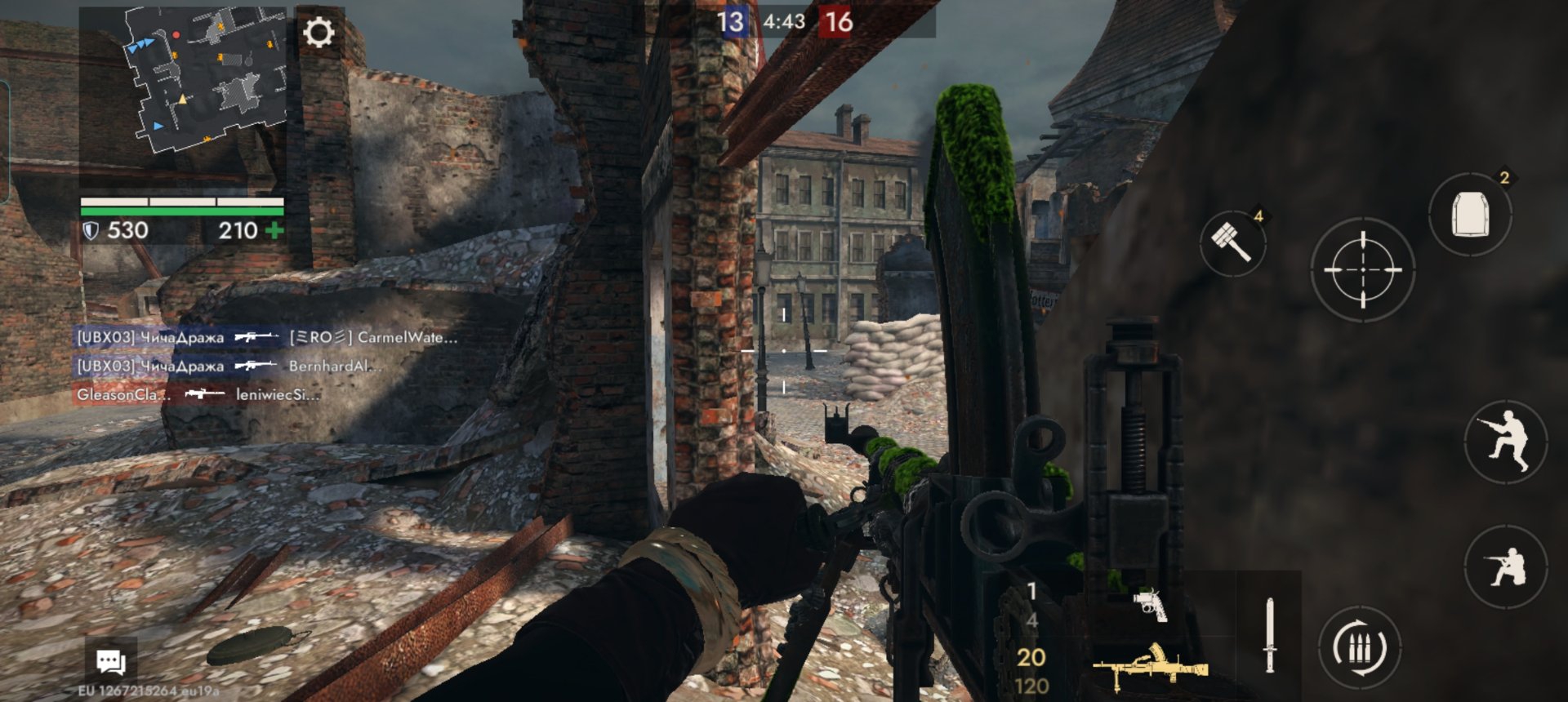Image resolution: width=1568 pixels, height=702 pixels.
Task: Tap the aim-down-sights crosshair button
Action: tap(1362, 269)
